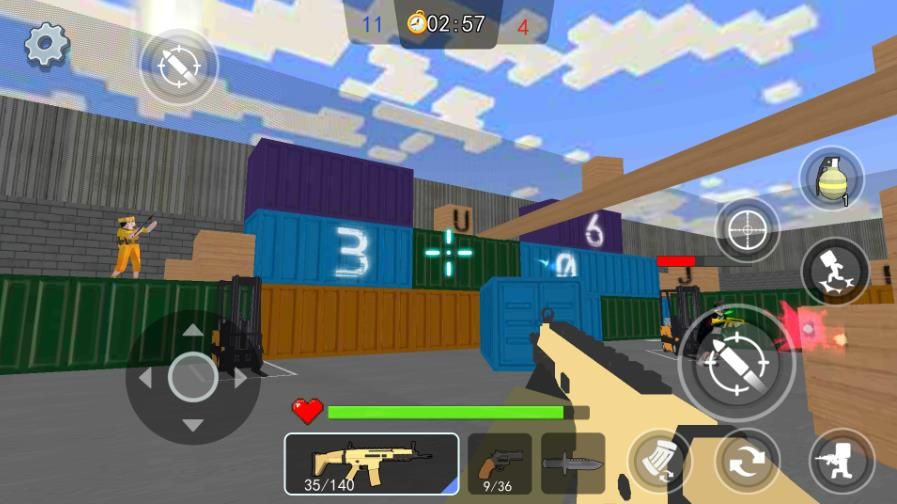Viewport: 897px width, 504px height.
Task: Tap the small fire button beside the gear
Action: pos(178,66)
